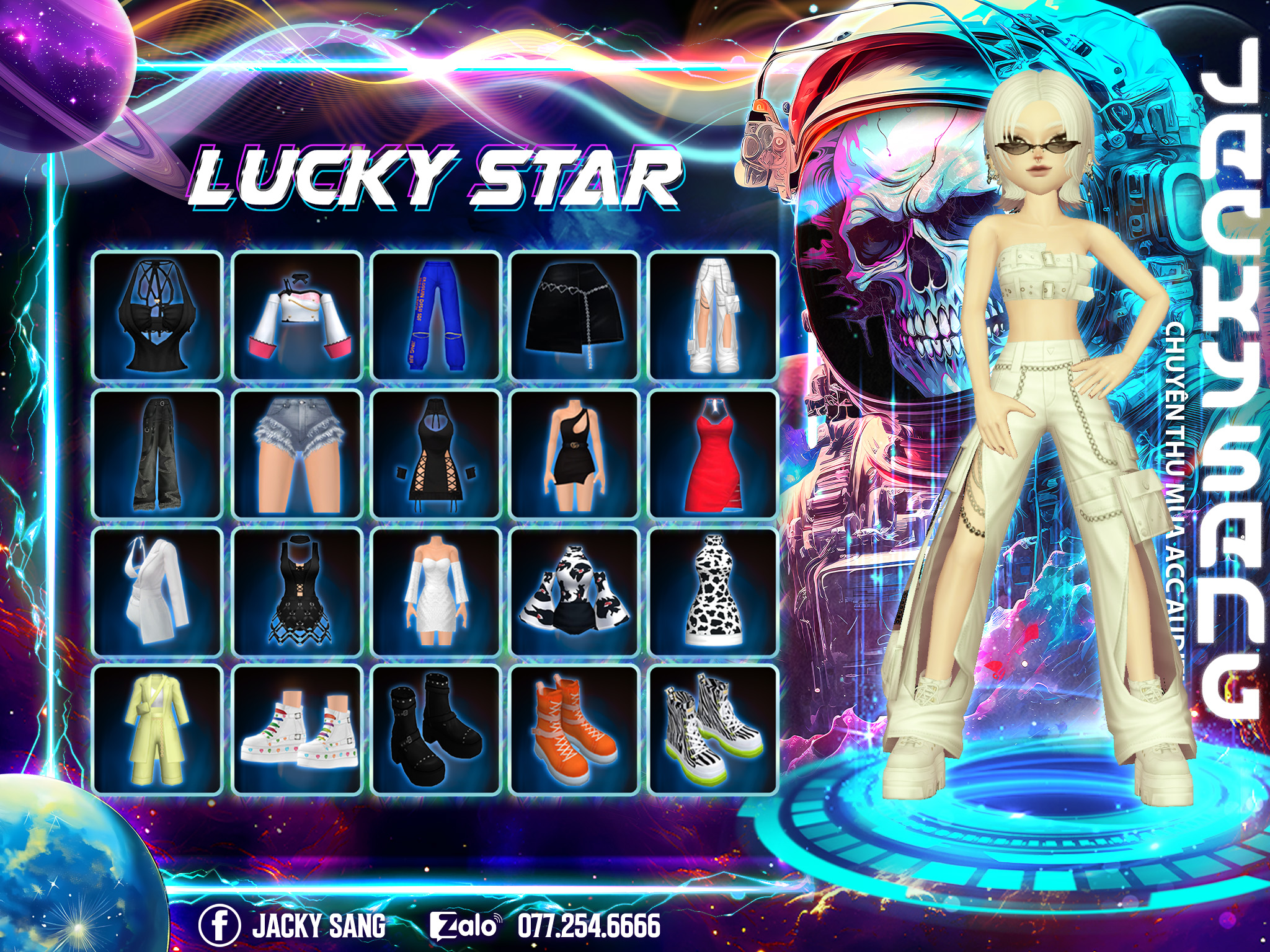Select the black skirt with chain belt
The image size is (1270, 952).
click(575, 316)
